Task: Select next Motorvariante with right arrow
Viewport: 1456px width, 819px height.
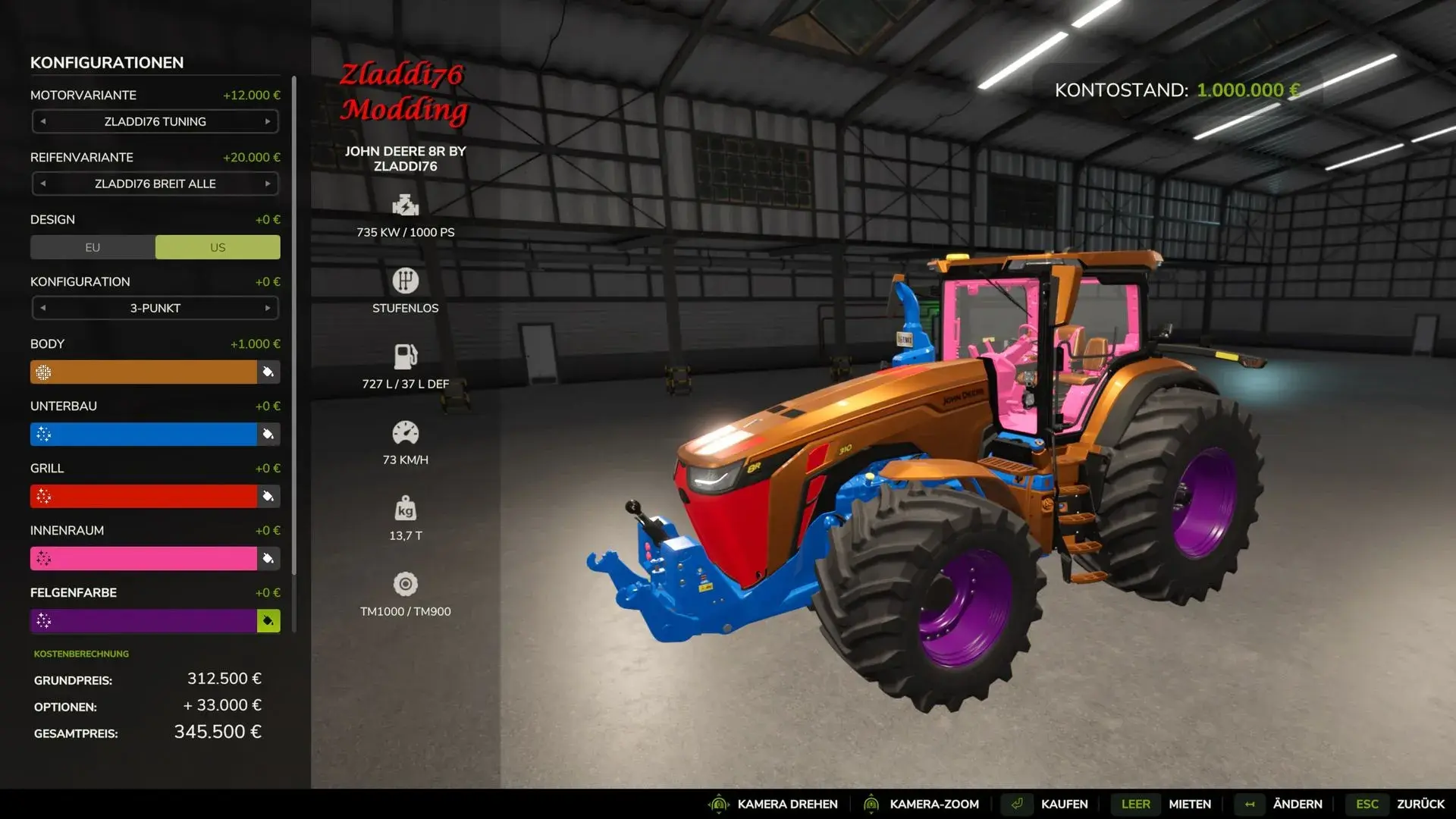Action: (268, 121)
